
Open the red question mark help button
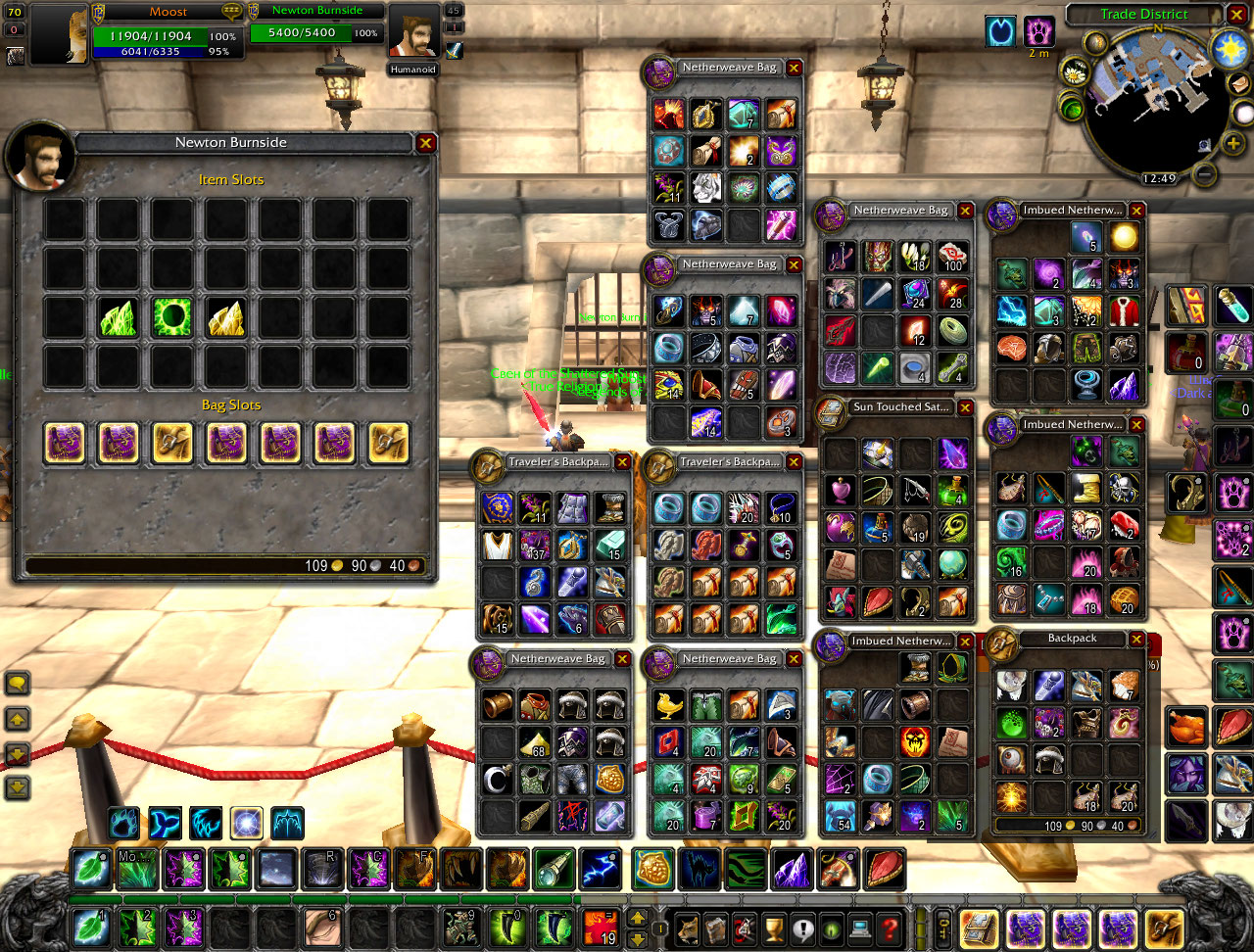coord(889,926)
